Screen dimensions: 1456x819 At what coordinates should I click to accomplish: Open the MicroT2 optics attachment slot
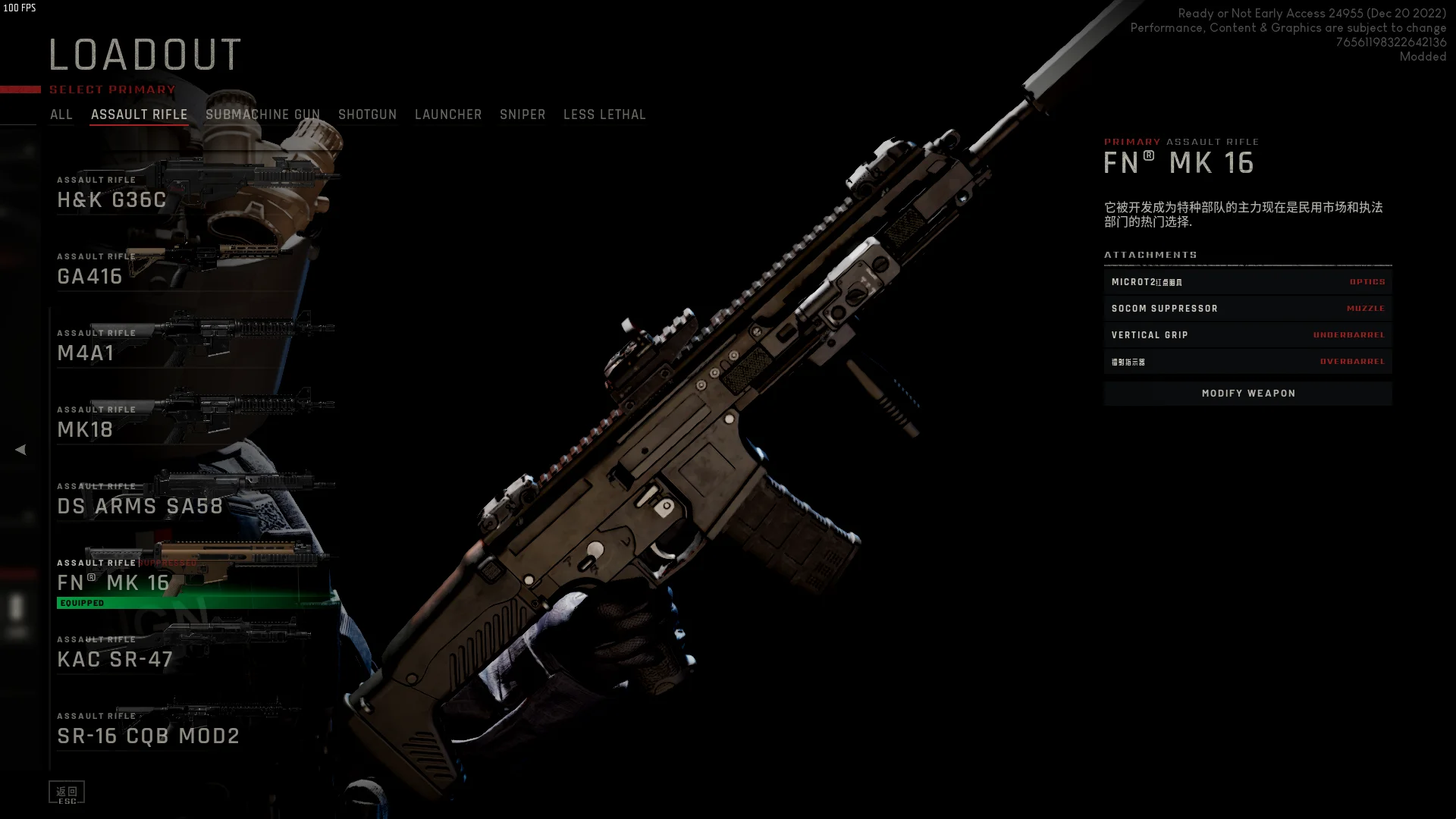coord(1248,282)
